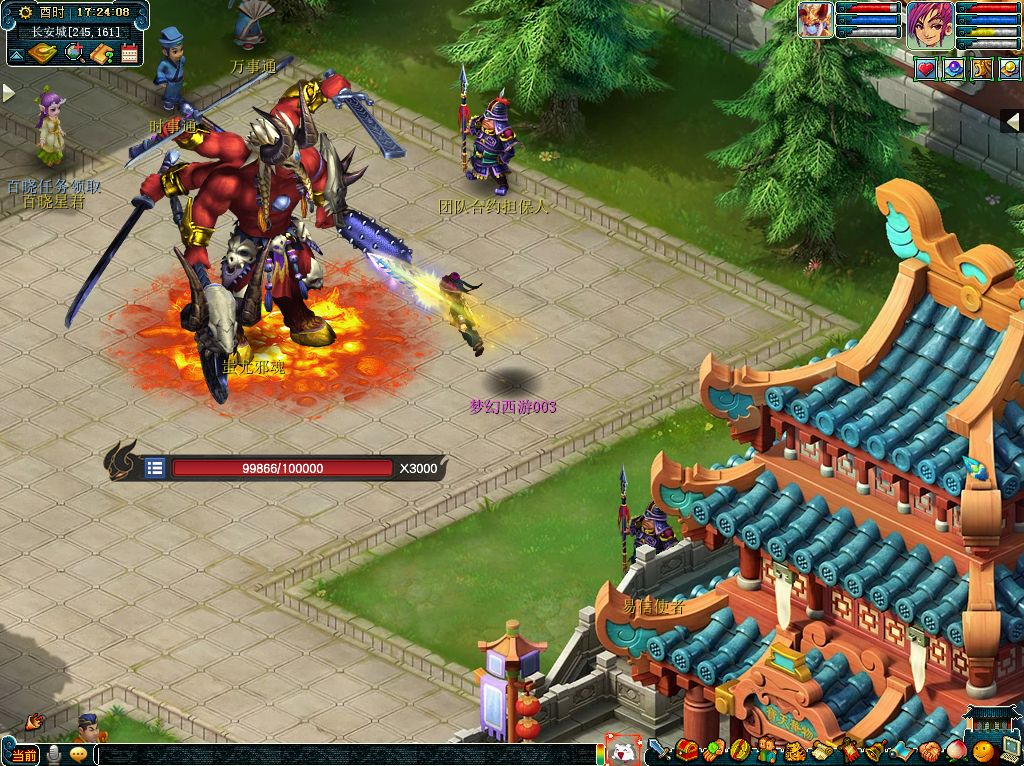Select the pet portrait with horned mask
This screenshot has height=766, width=1024.
pyautogui.click(x=815, y=20)
